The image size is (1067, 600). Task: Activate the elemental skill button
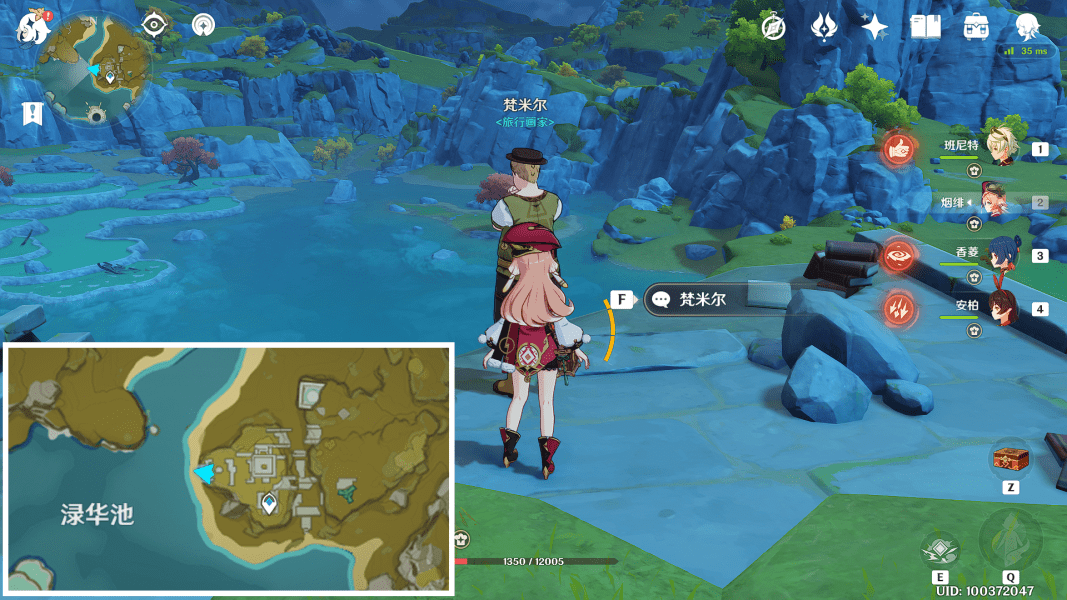coord(940,550)
